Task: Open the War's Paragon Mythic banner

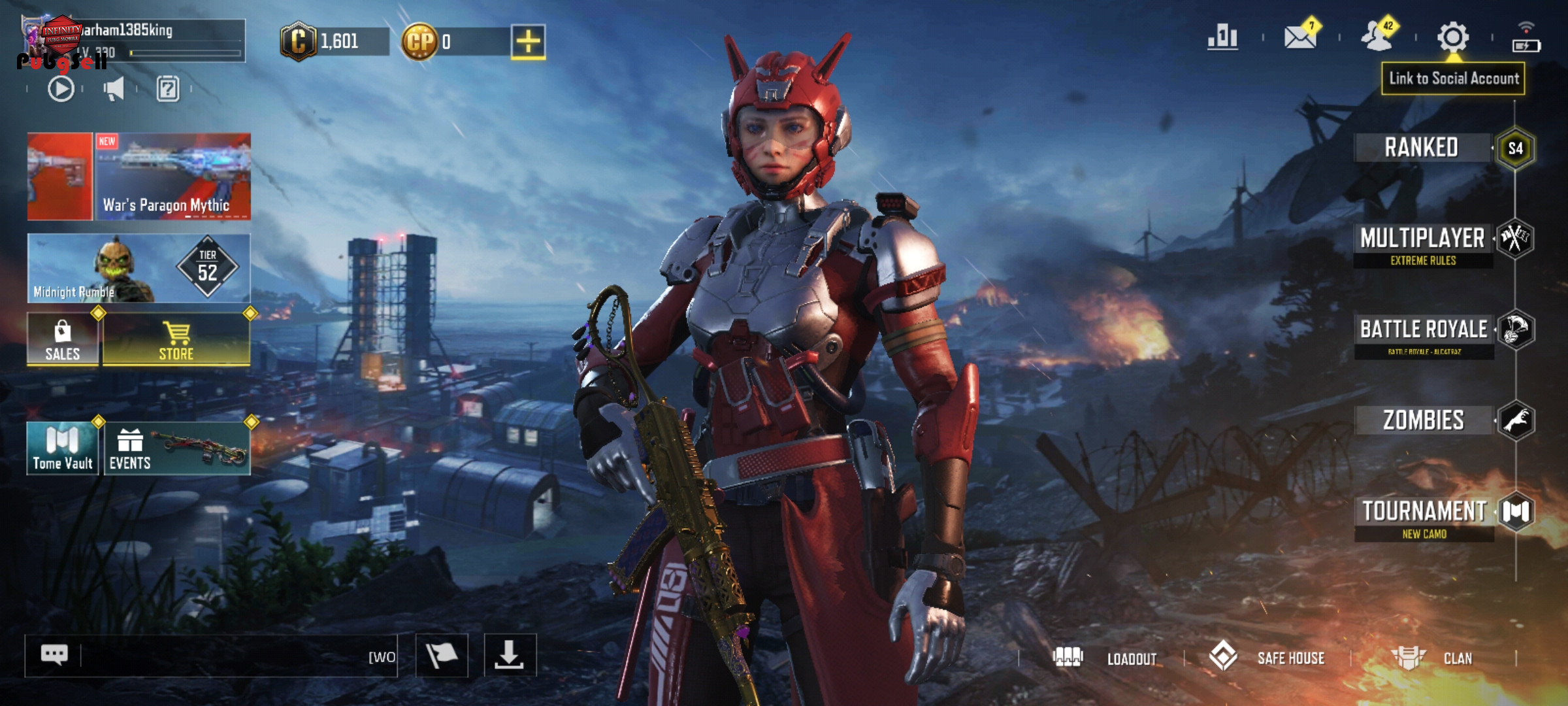Action: (x=172, y=176)
